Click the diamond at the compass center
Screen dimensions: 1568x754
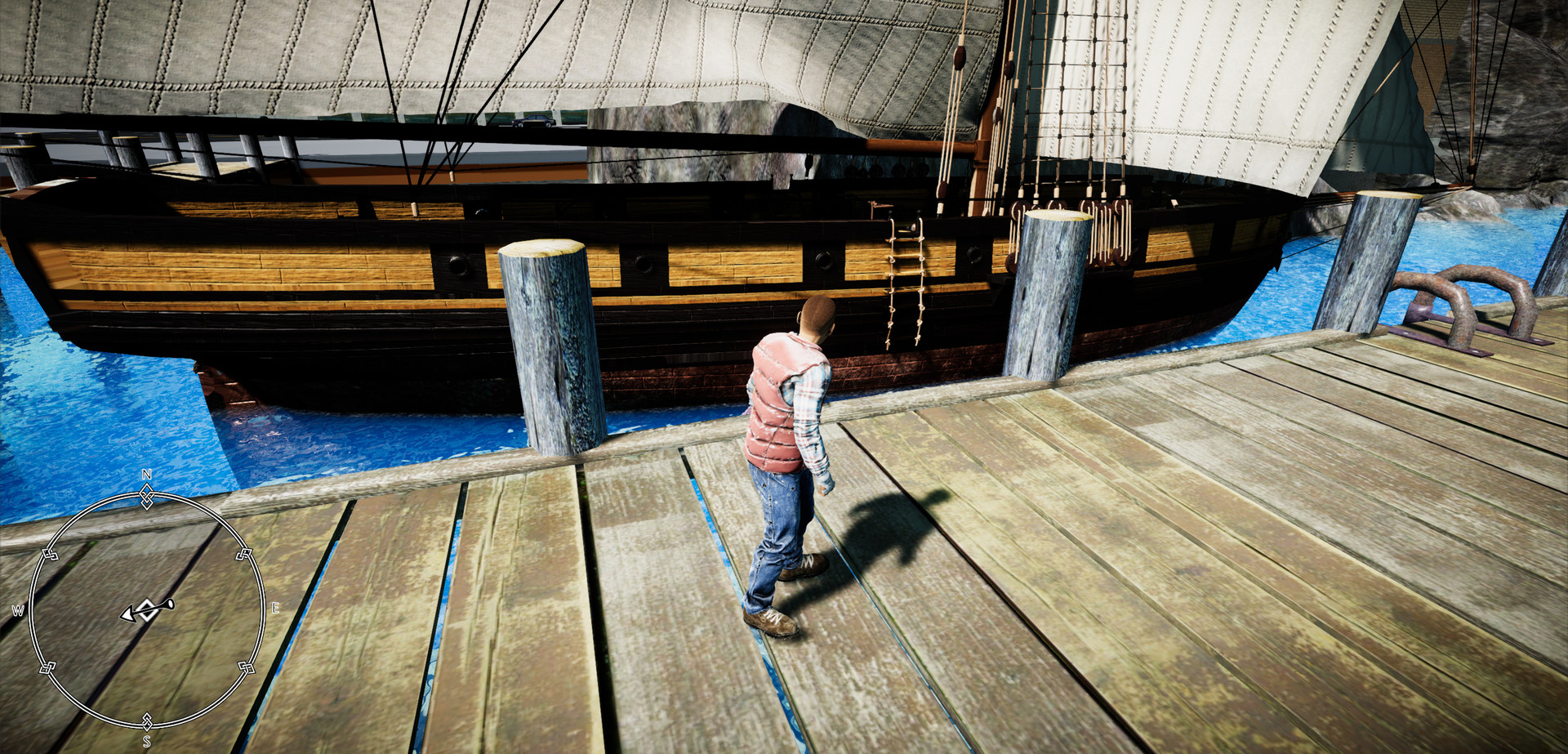[149, 609]
